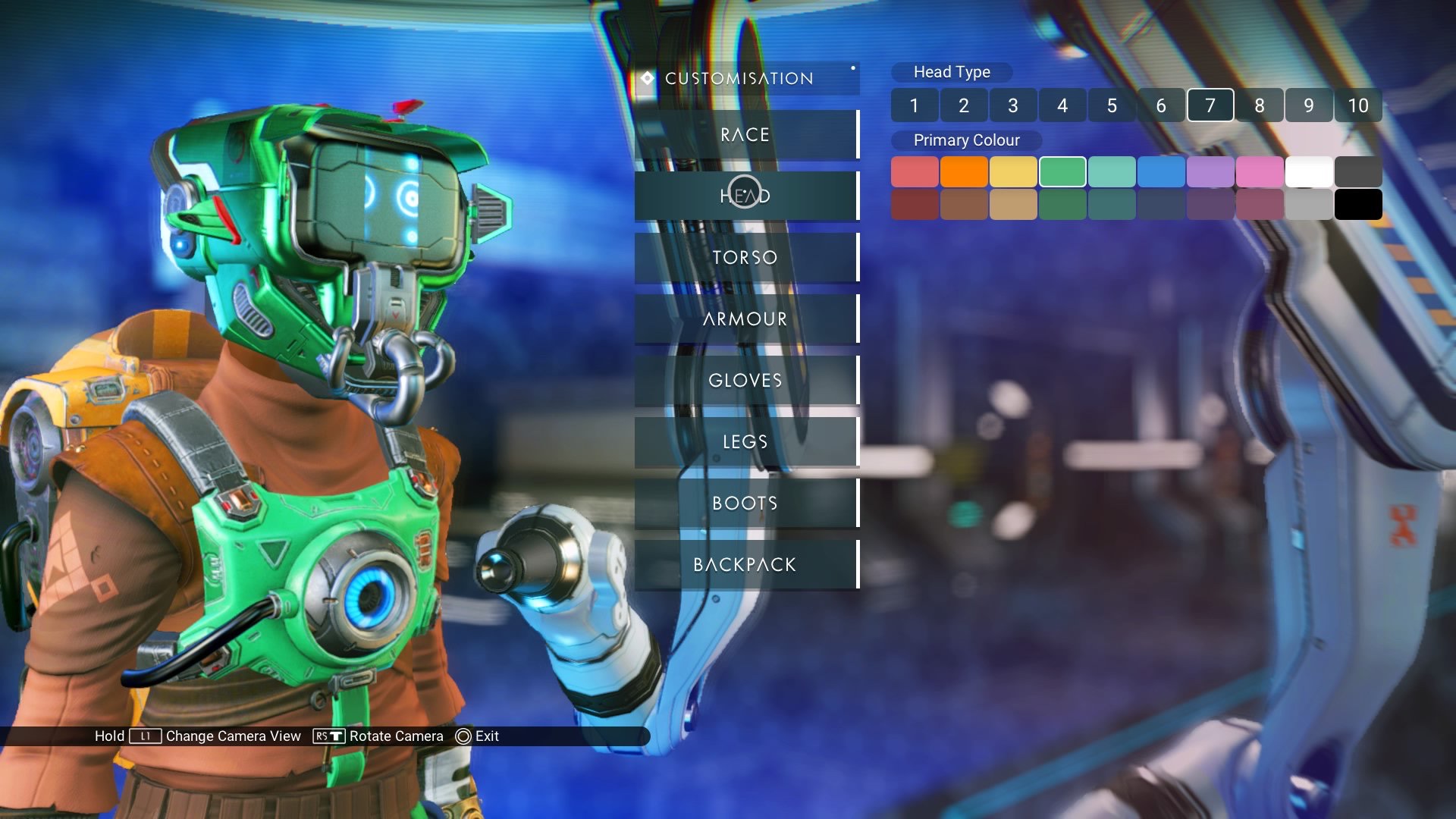Viewport: 1456px width, 819px height.
Task: Pick head type number 8
Action: (1260, 105)
